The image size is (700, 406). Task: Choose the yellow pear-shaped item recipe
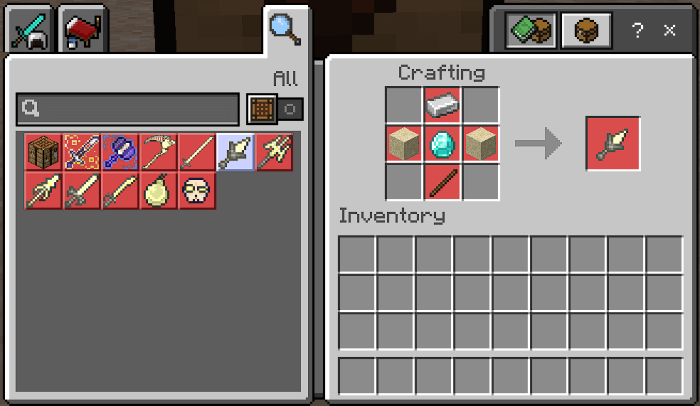(x=159, y=190)
